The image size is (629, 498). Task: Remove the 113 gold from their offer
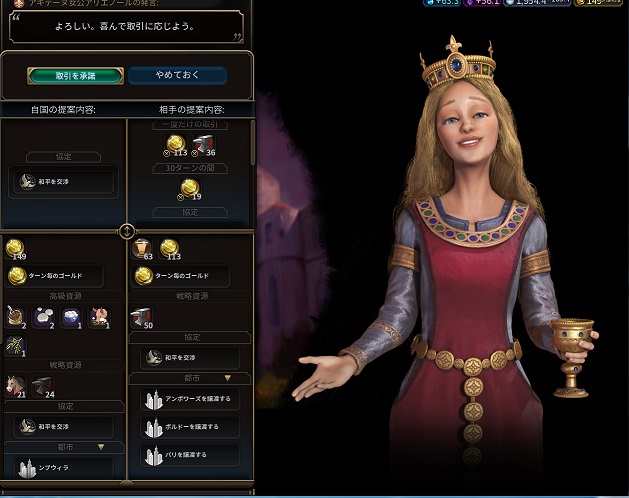coord(176,146)
